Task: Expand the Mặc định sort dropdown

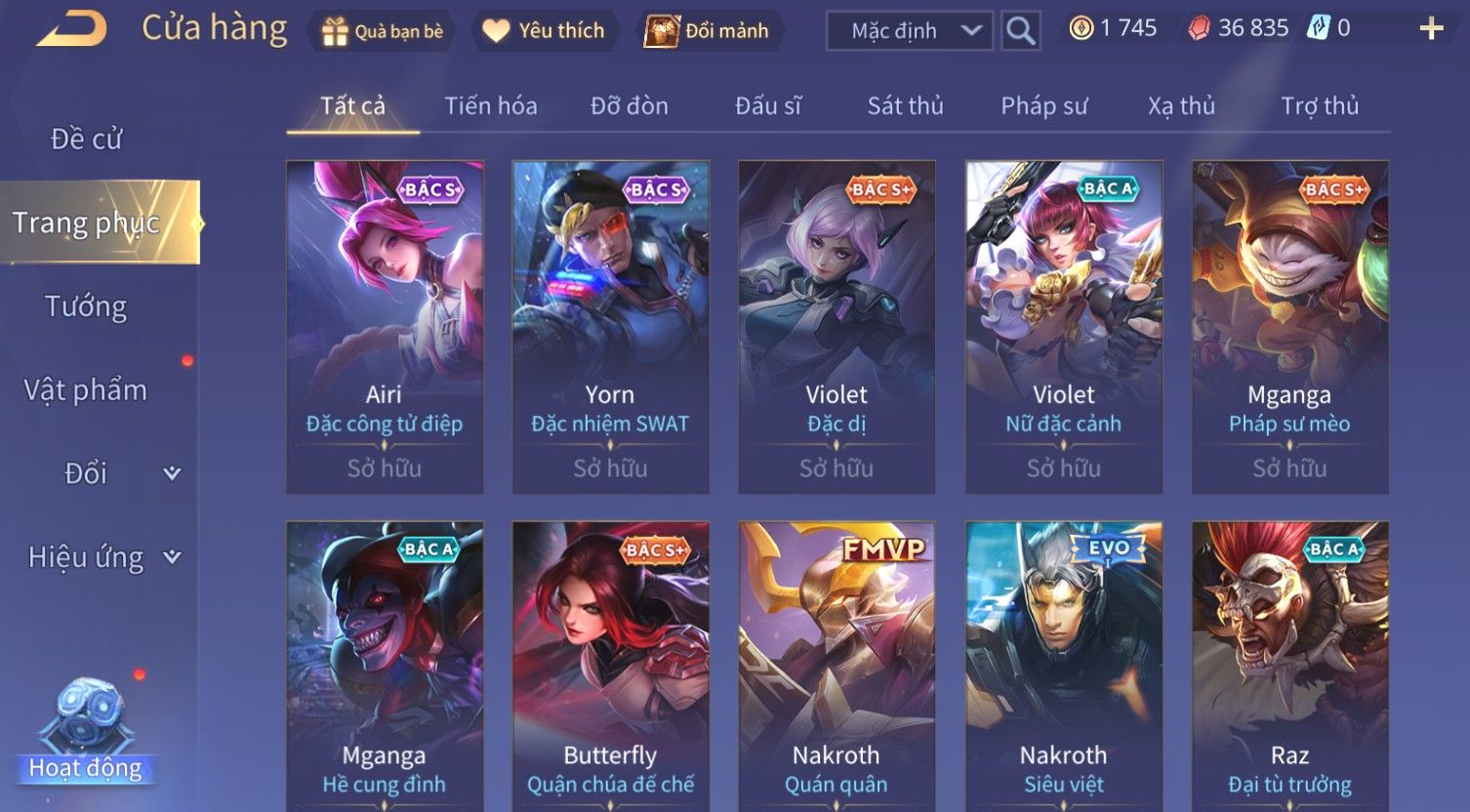Action: 909,31
